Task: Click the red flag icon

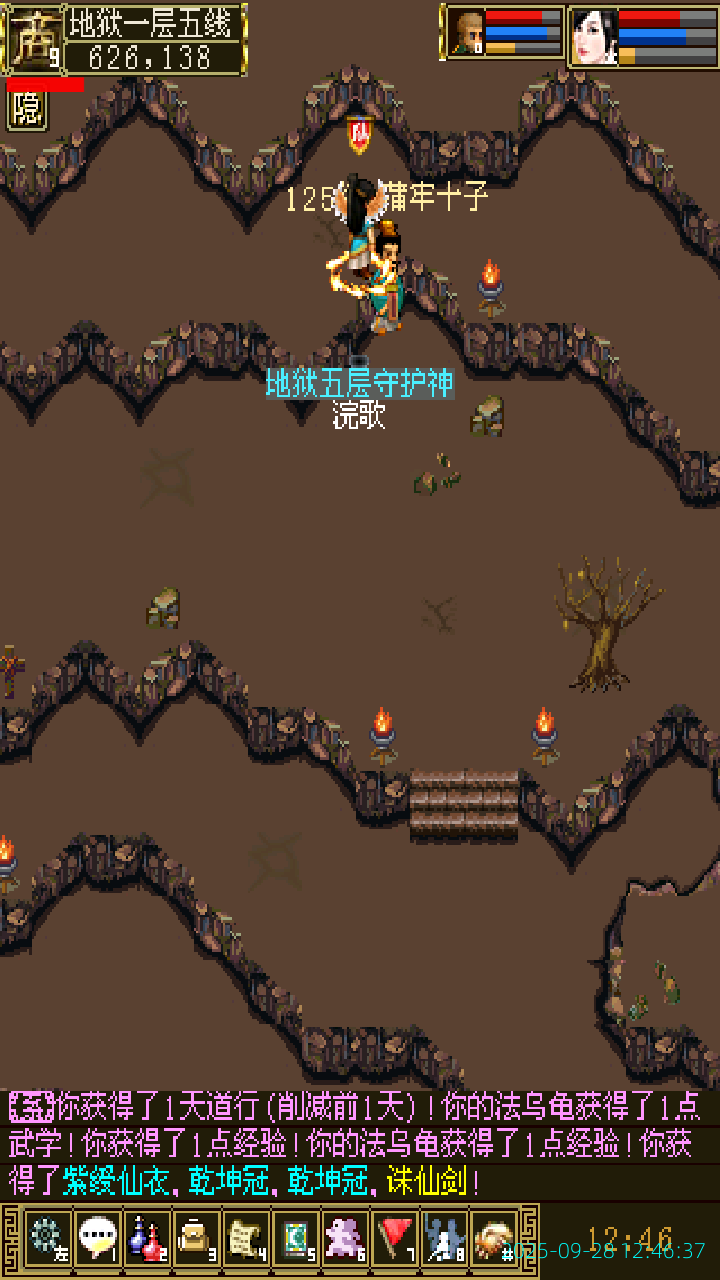Action: click(394, 1239)
